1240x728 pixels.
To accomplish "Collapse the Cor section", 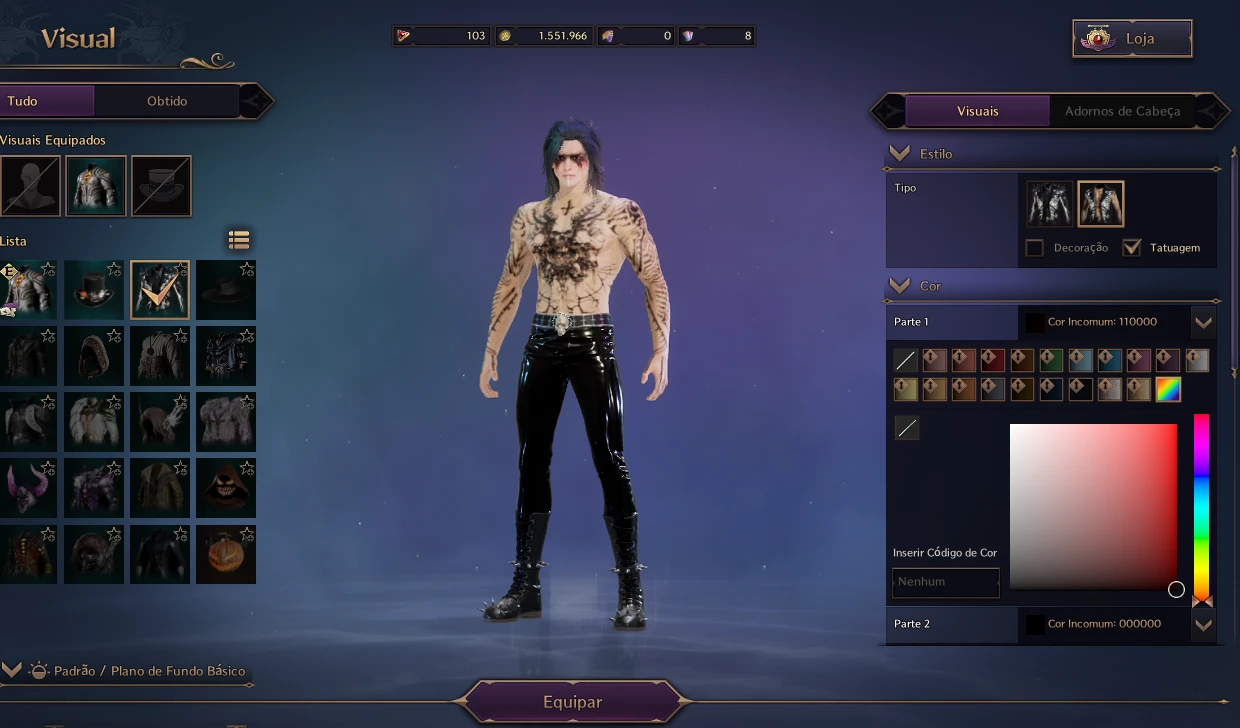I will pos(900,285).
